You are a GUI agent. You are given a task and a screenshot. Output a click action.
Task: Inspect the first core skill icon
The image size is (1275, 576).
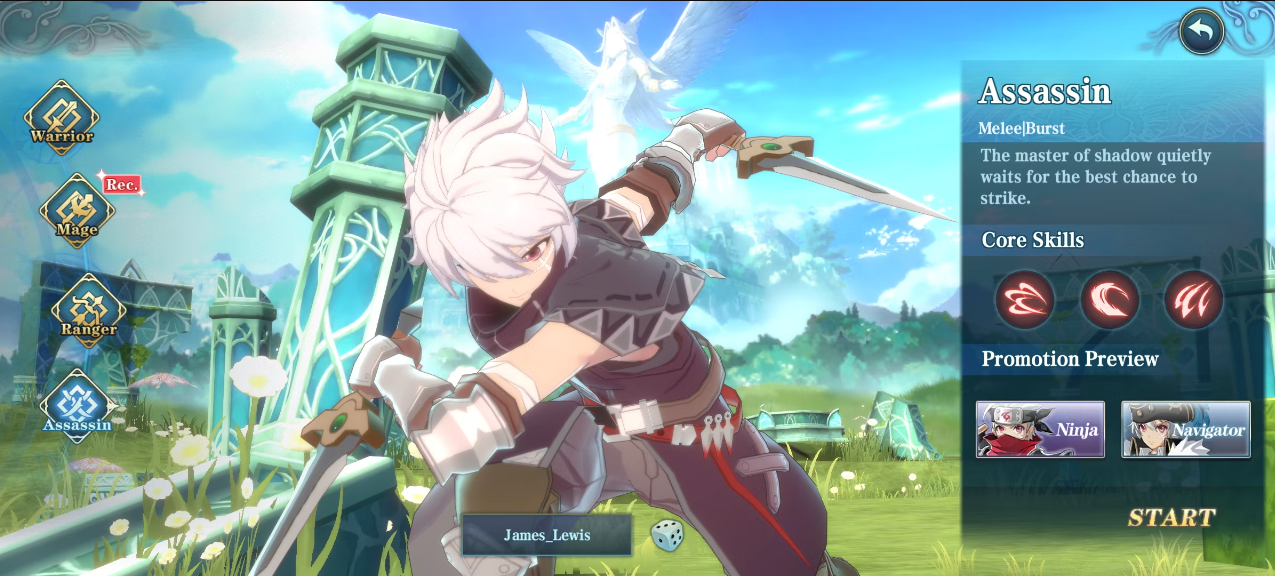point(1024,299)
